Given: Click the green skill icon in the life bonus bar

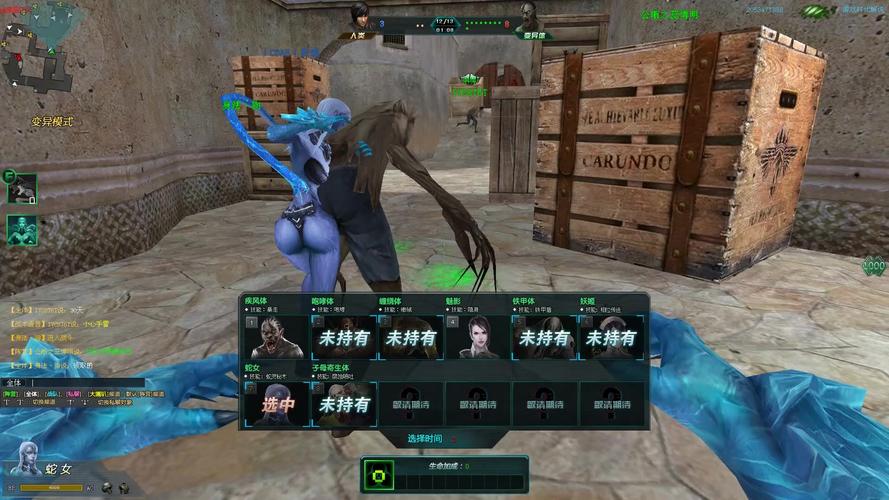Looking at the screenshot, I should [x=380, y=476].
